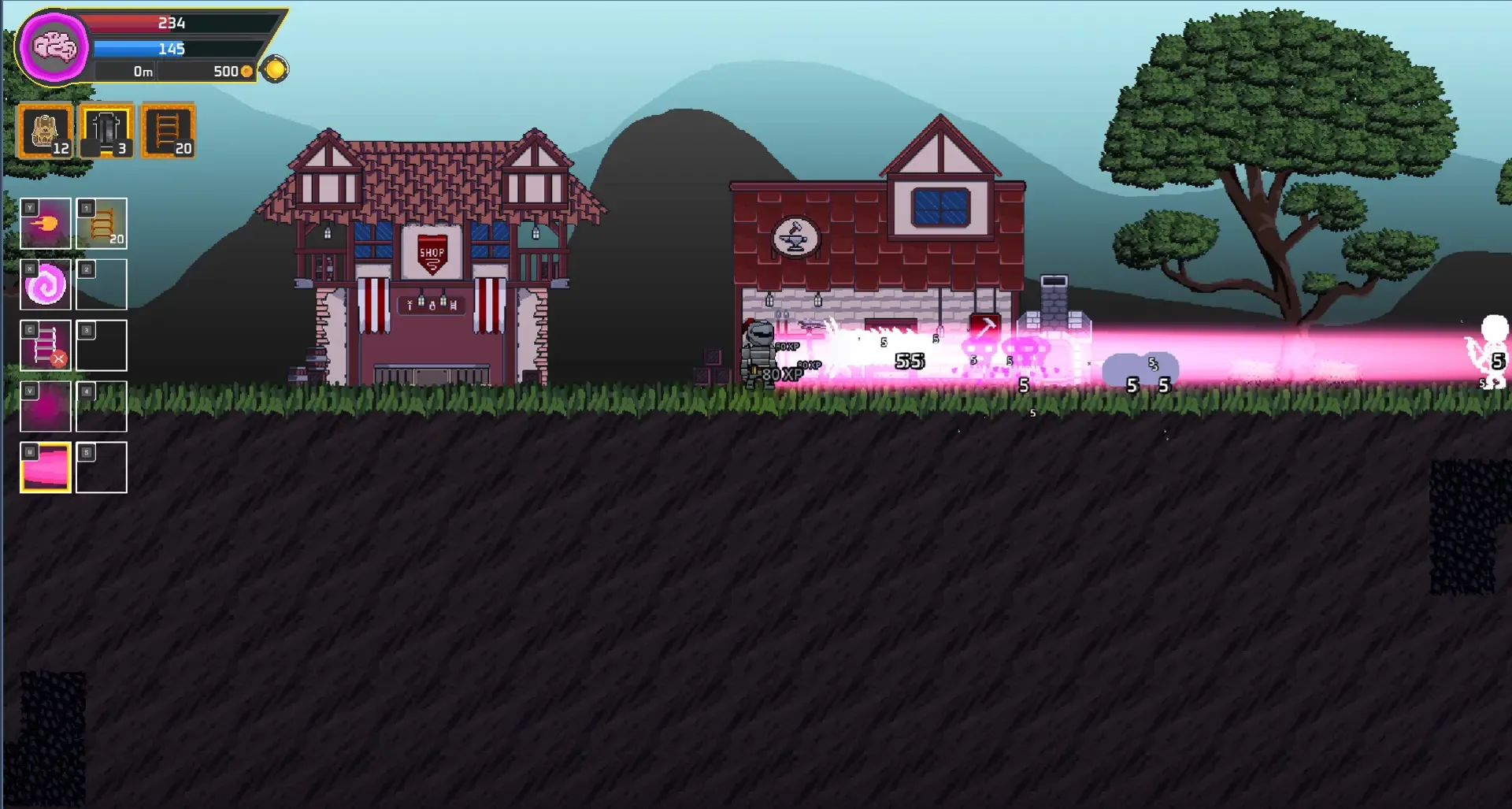Click the 500 coin balance display

pos(224,70)
